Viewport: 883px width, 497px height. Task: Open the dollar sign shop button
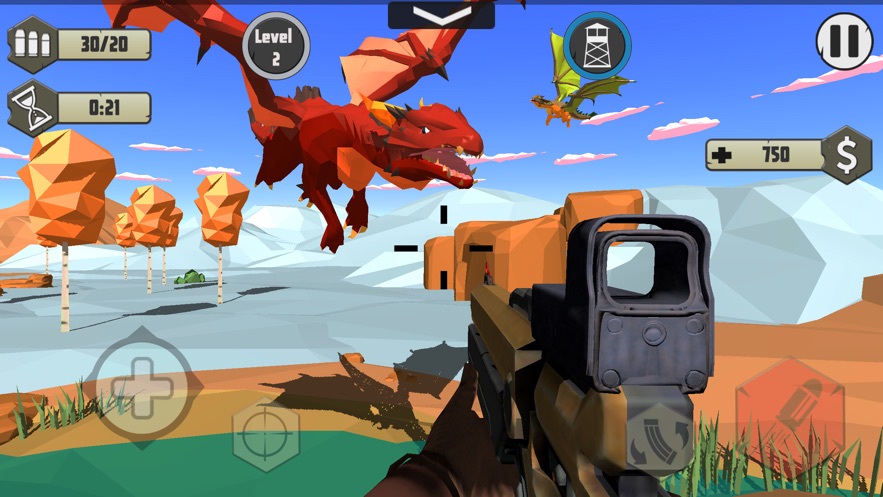coord(846,154)
